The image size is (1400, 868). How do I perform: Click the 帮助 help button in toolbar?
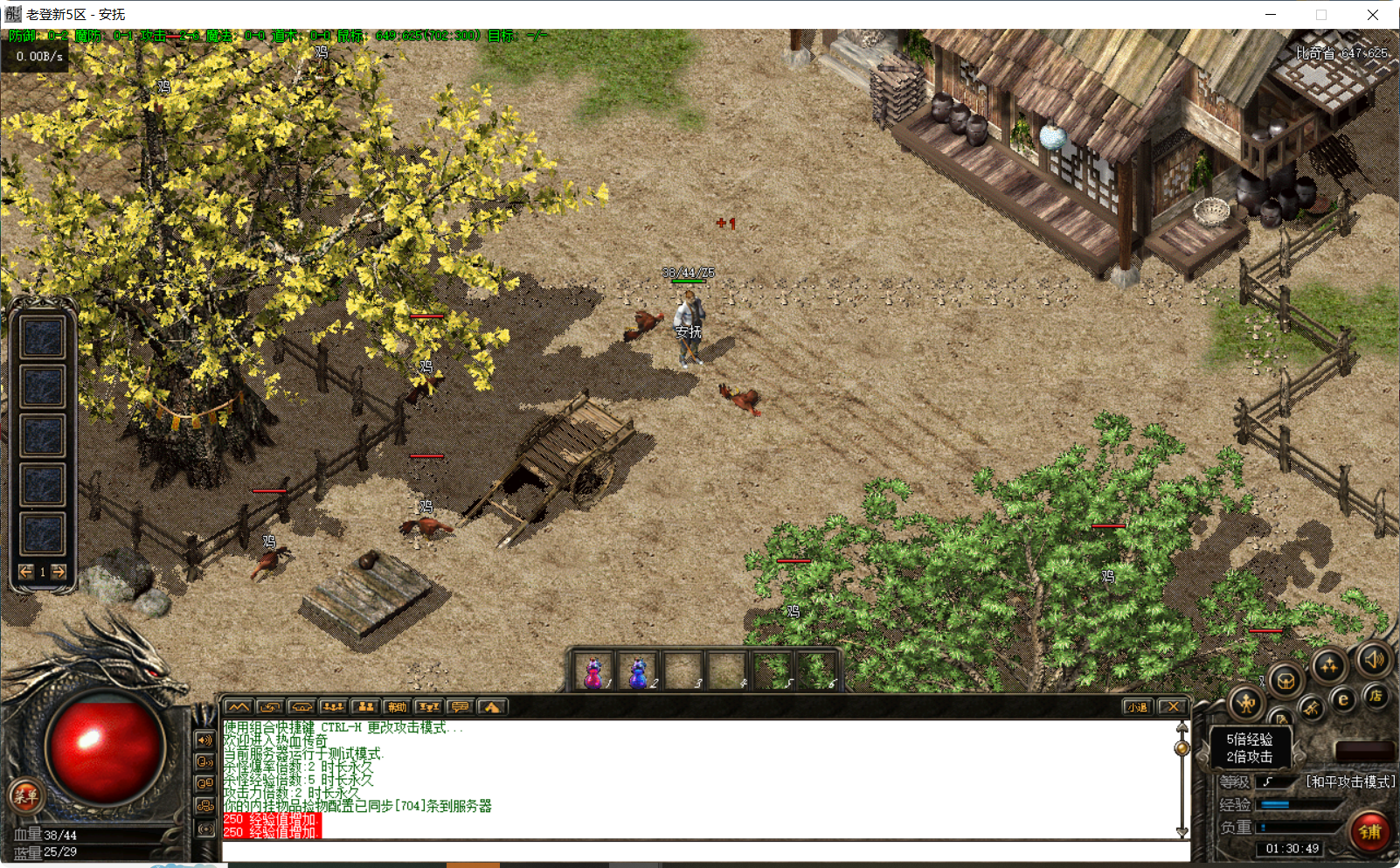[x=398, y=707]
